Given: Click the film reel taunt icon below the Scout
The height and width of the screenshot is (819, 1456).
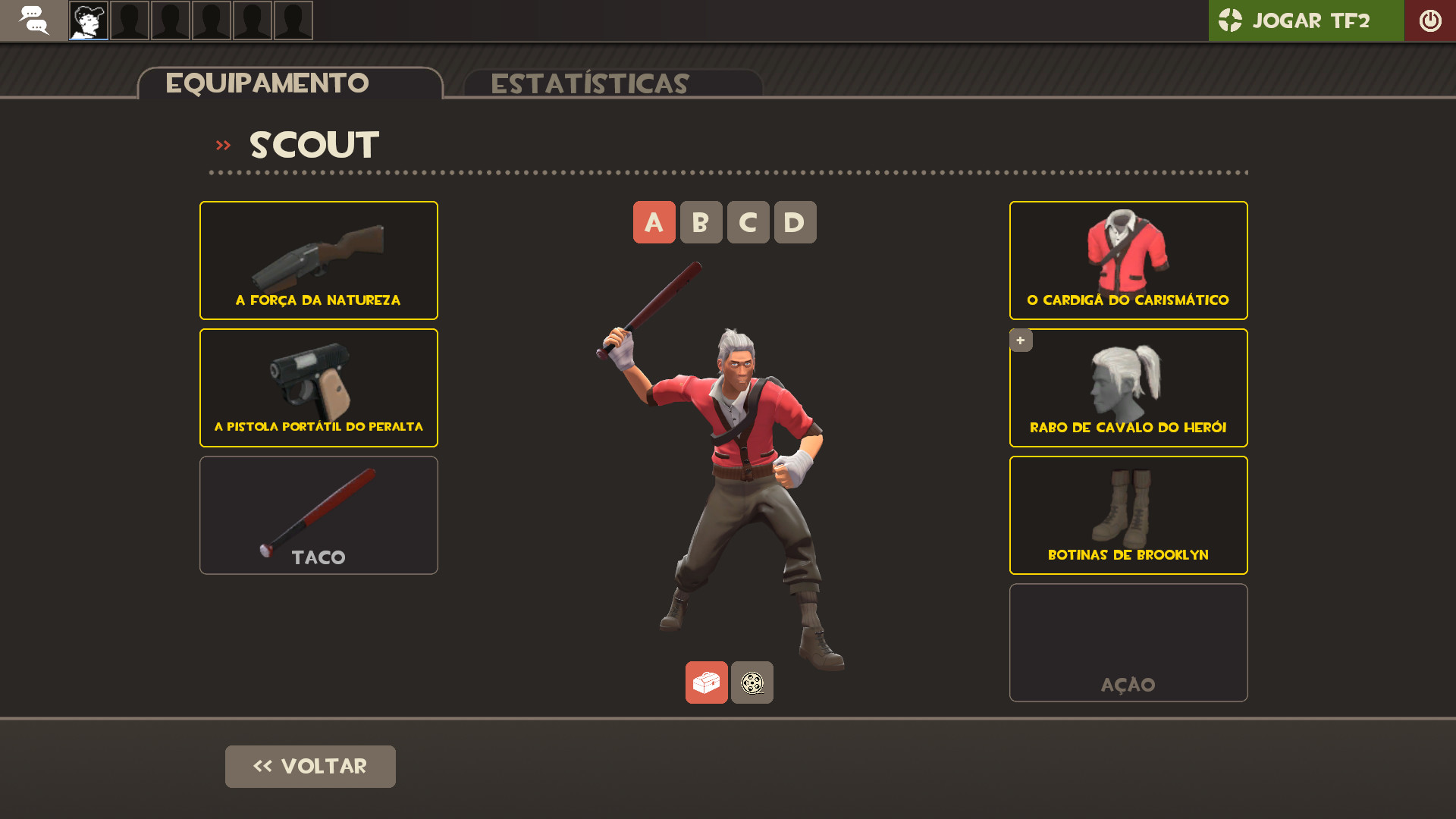Looking at the screenshot, I should pyautogui.click(x=752, y=682).
